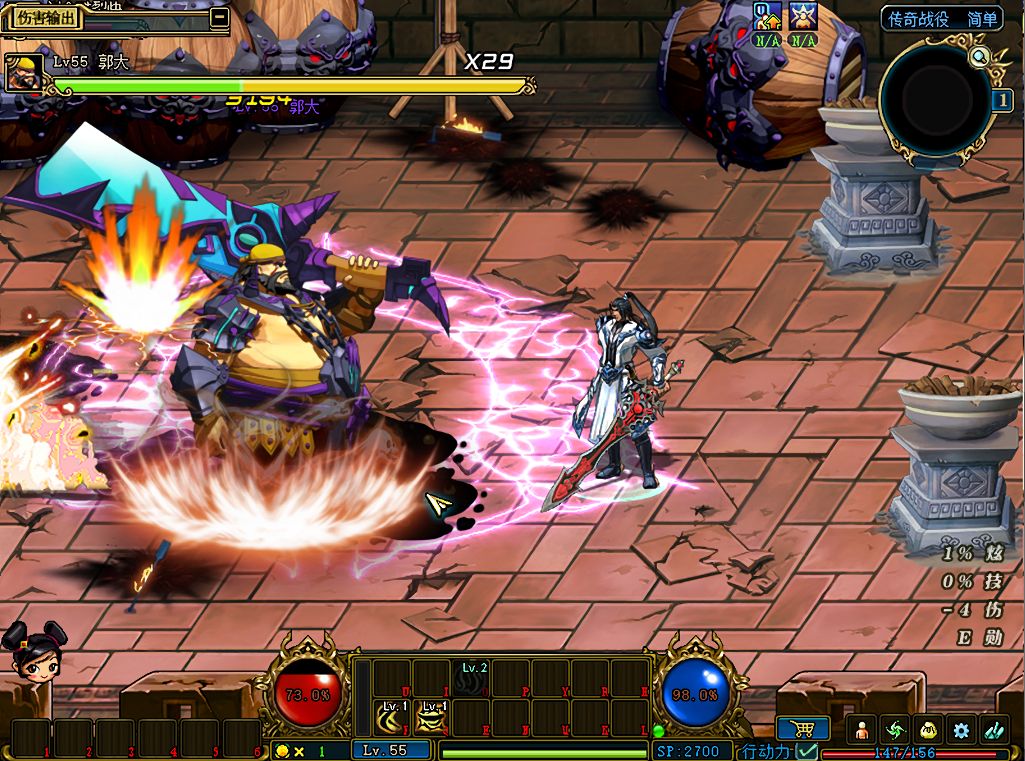This screenshot has width=1025, height=761.
Task: Select the Lv.2 dark flame skill
Action: click(x=473, y=679)
